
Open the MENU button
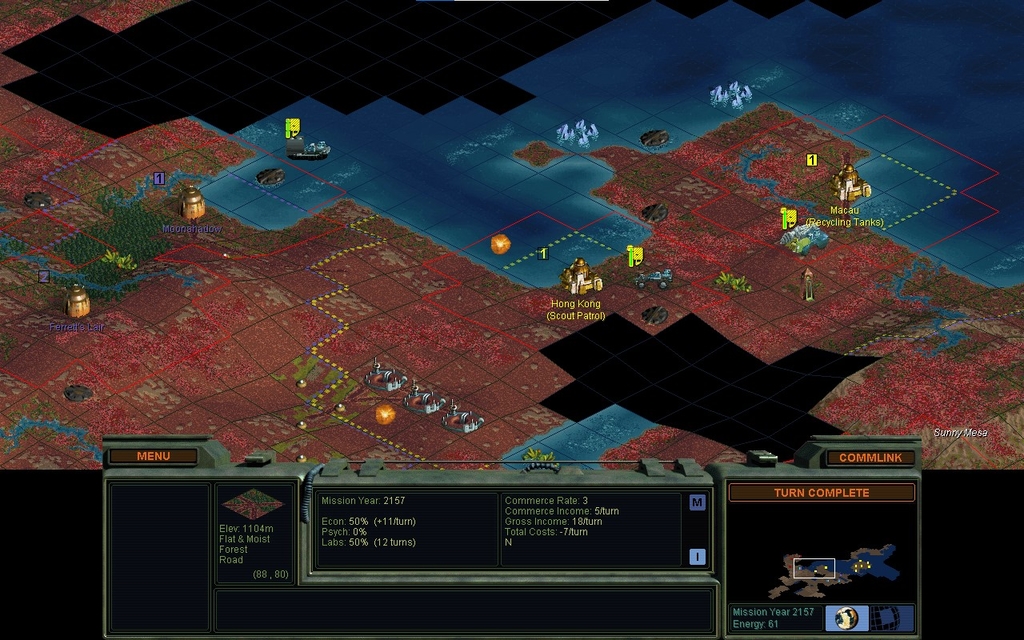point(153,456)
